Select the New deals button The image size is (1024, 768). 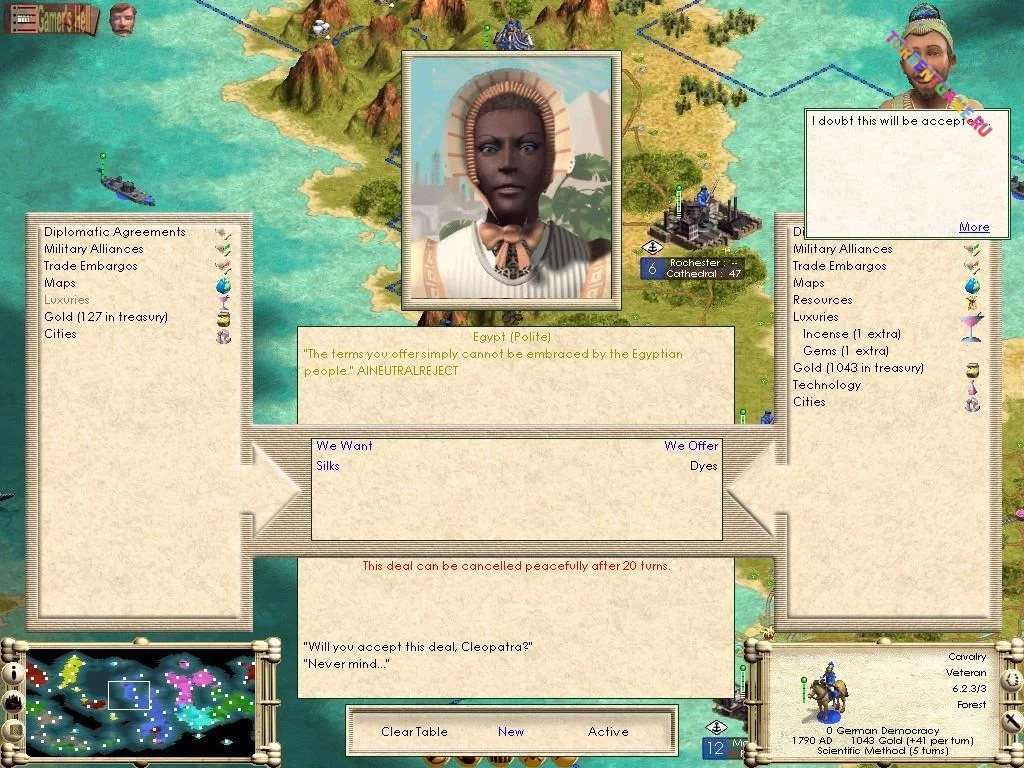click(x=511, y=732)
